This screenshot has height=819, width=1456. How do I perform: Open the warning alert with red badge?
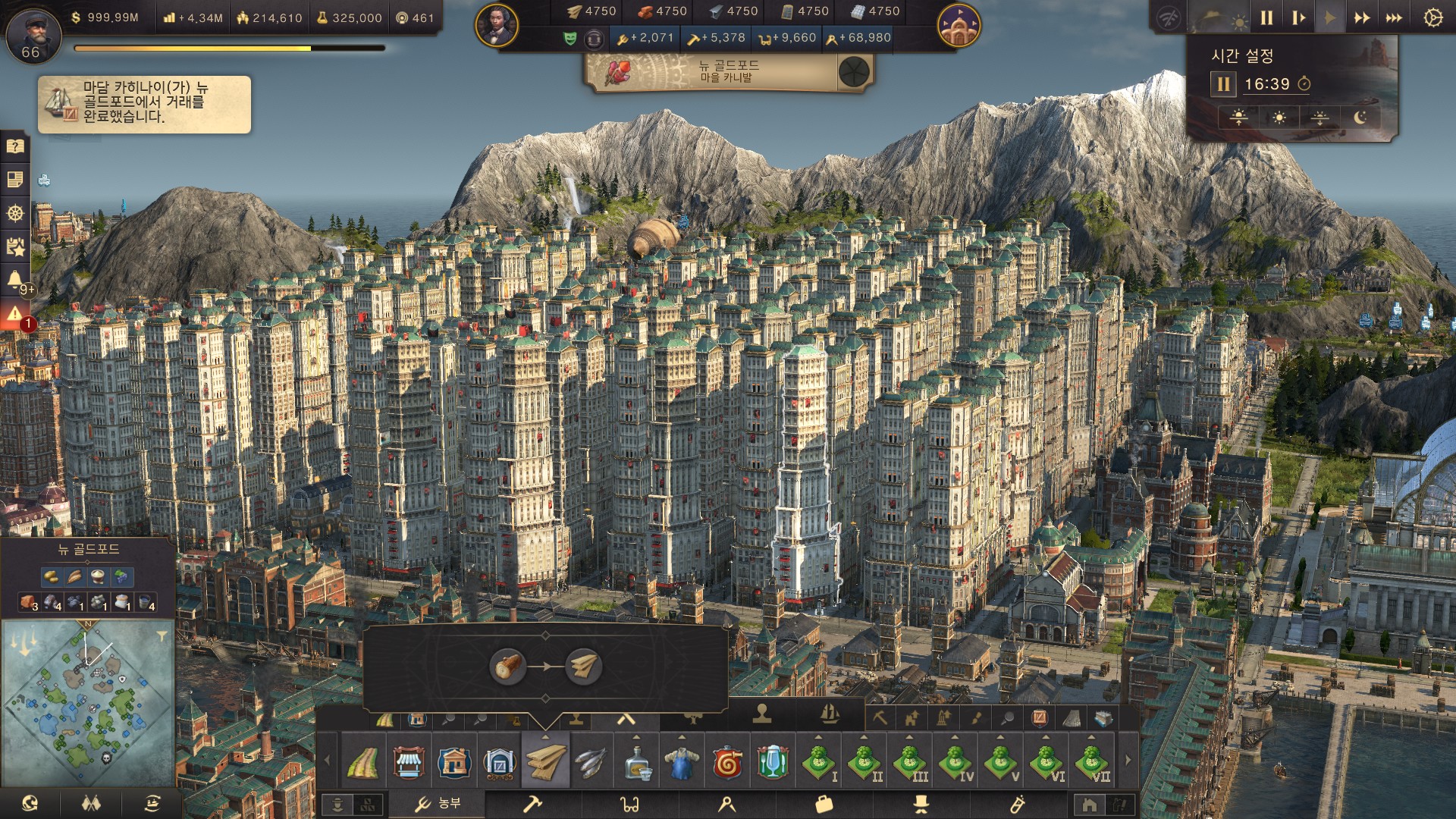(x=15, y=314)
